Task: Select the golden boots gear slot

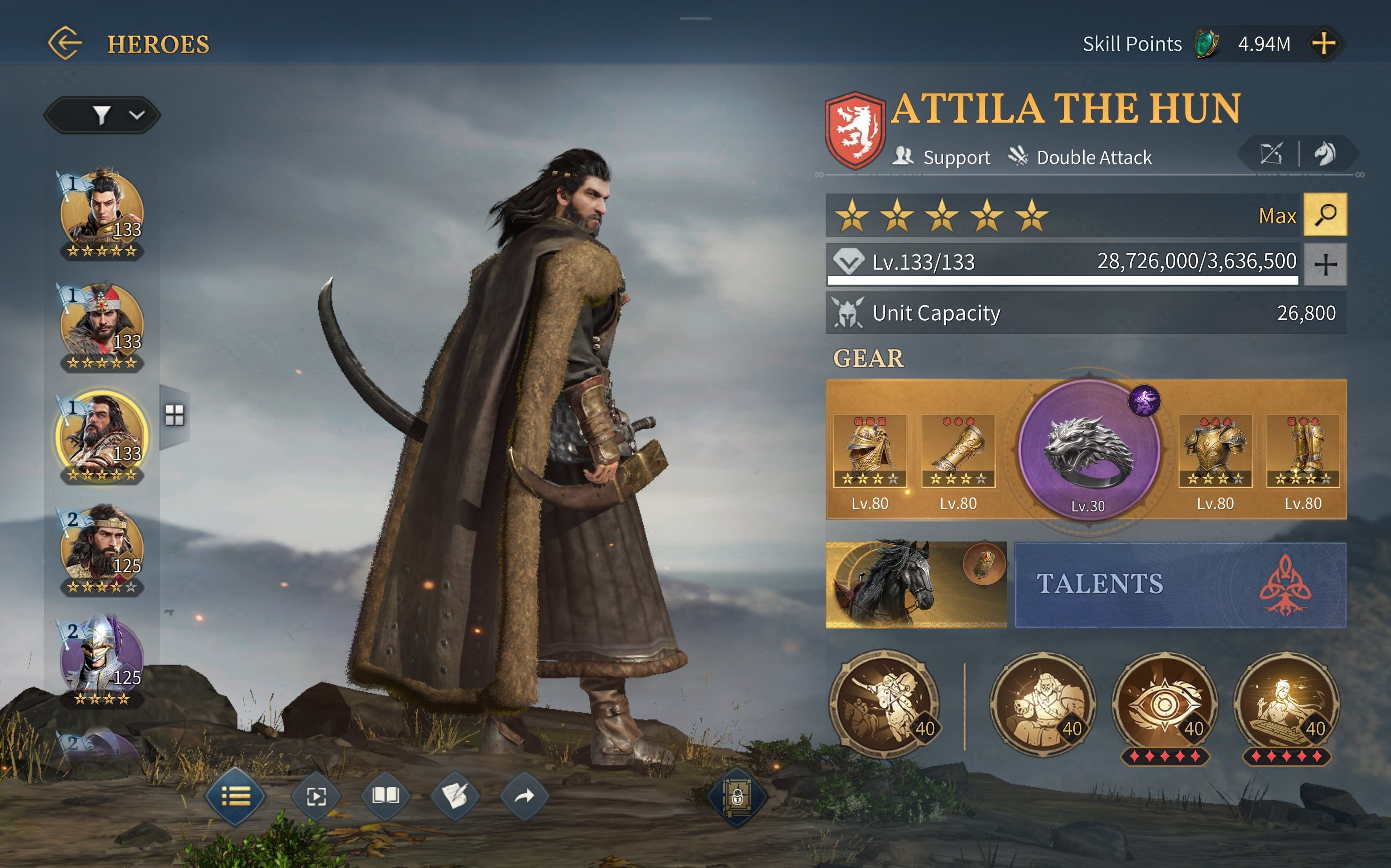Action: pyautogui.click(x=1303, y=451)
